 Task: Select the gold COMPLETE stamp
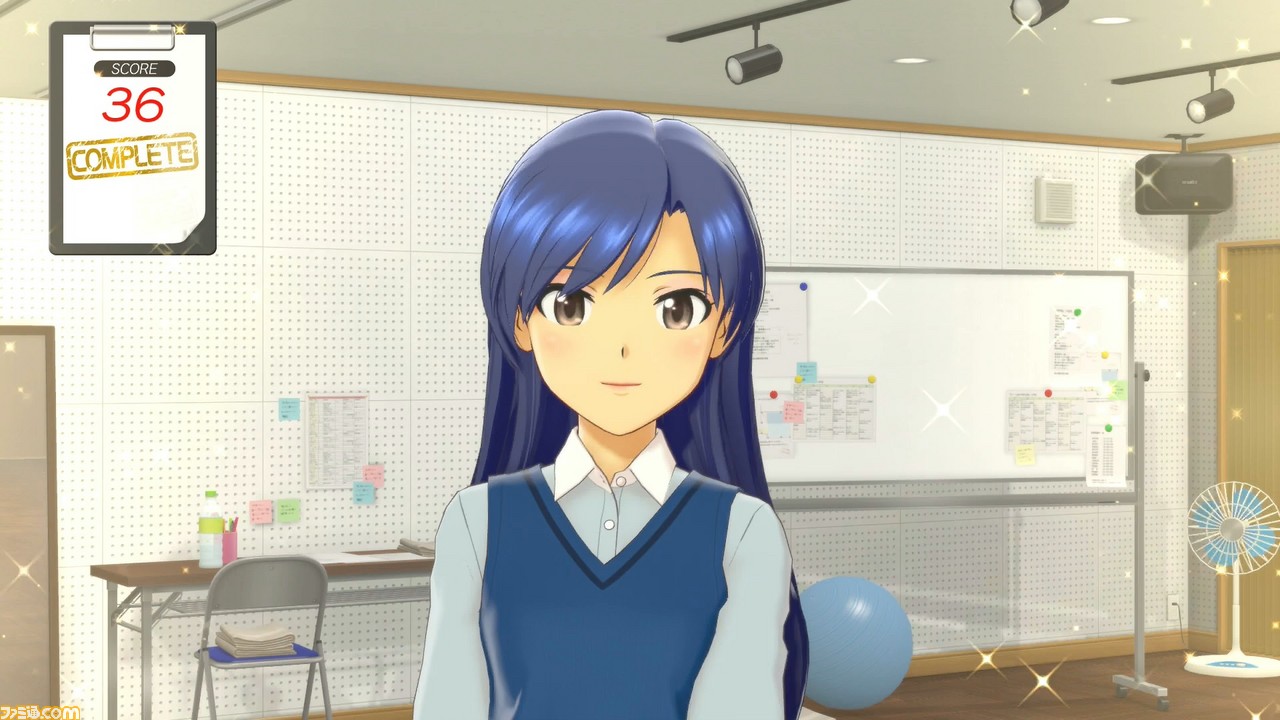coord(131,156)
